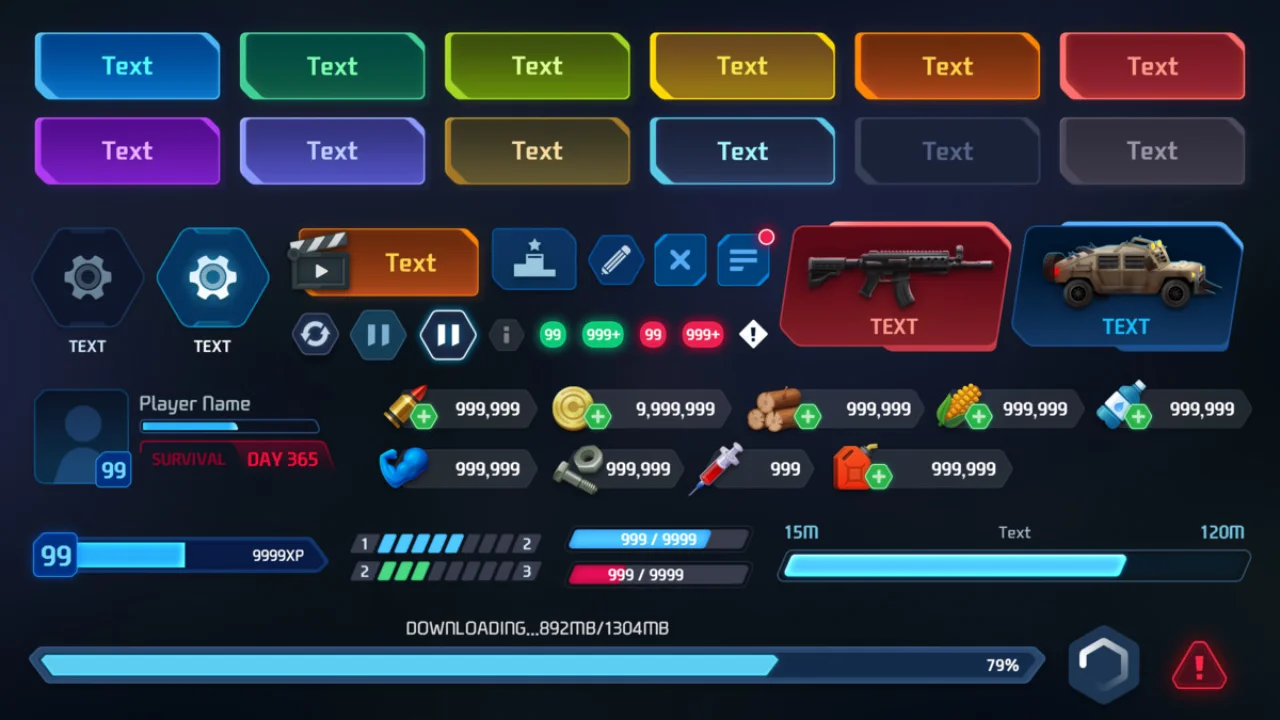Open the leaderboard podium button
1280x720 pixels.
(x=534, y=259)
